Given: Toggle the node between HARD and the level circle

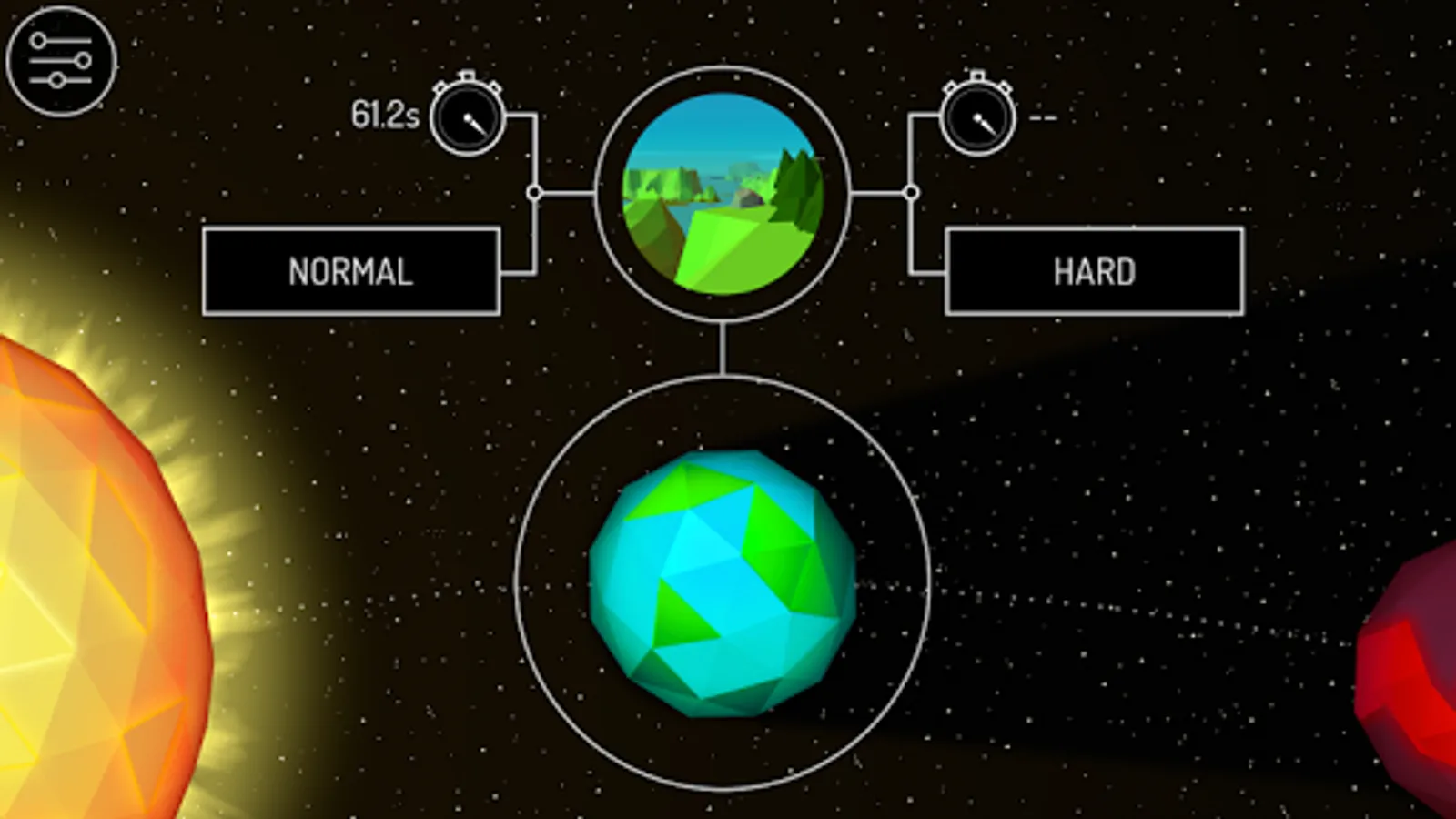Looking at the screenshot, I should coord(910,193).
